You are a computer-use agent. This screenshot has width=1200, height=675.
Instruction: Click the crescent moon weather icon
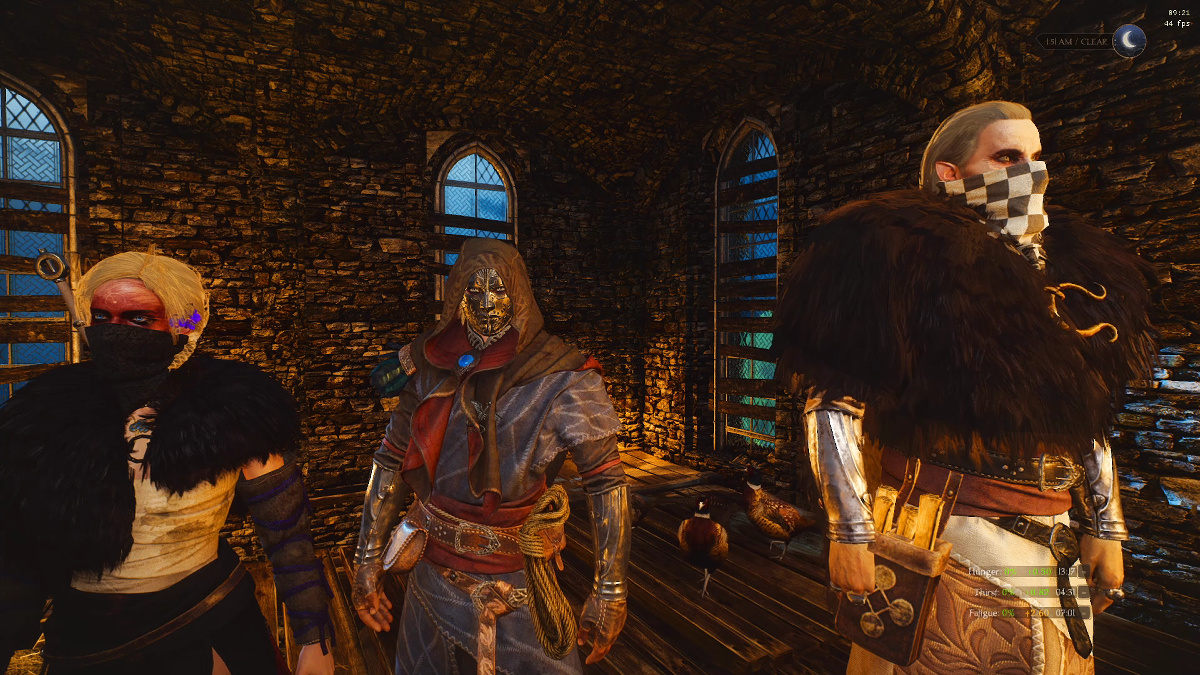pos(1129,40)
